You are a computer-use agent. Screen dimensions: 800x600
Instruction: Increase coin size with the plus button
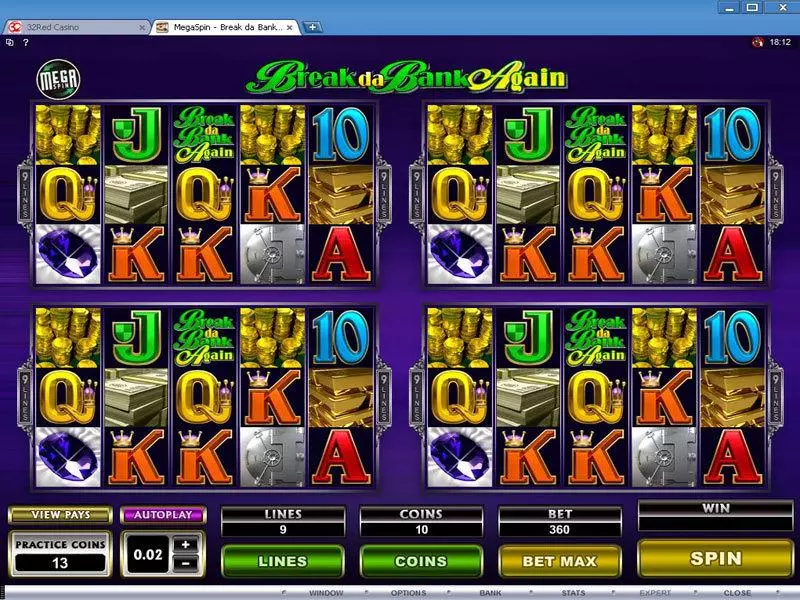pyautogui.click(x=185, y=545)
